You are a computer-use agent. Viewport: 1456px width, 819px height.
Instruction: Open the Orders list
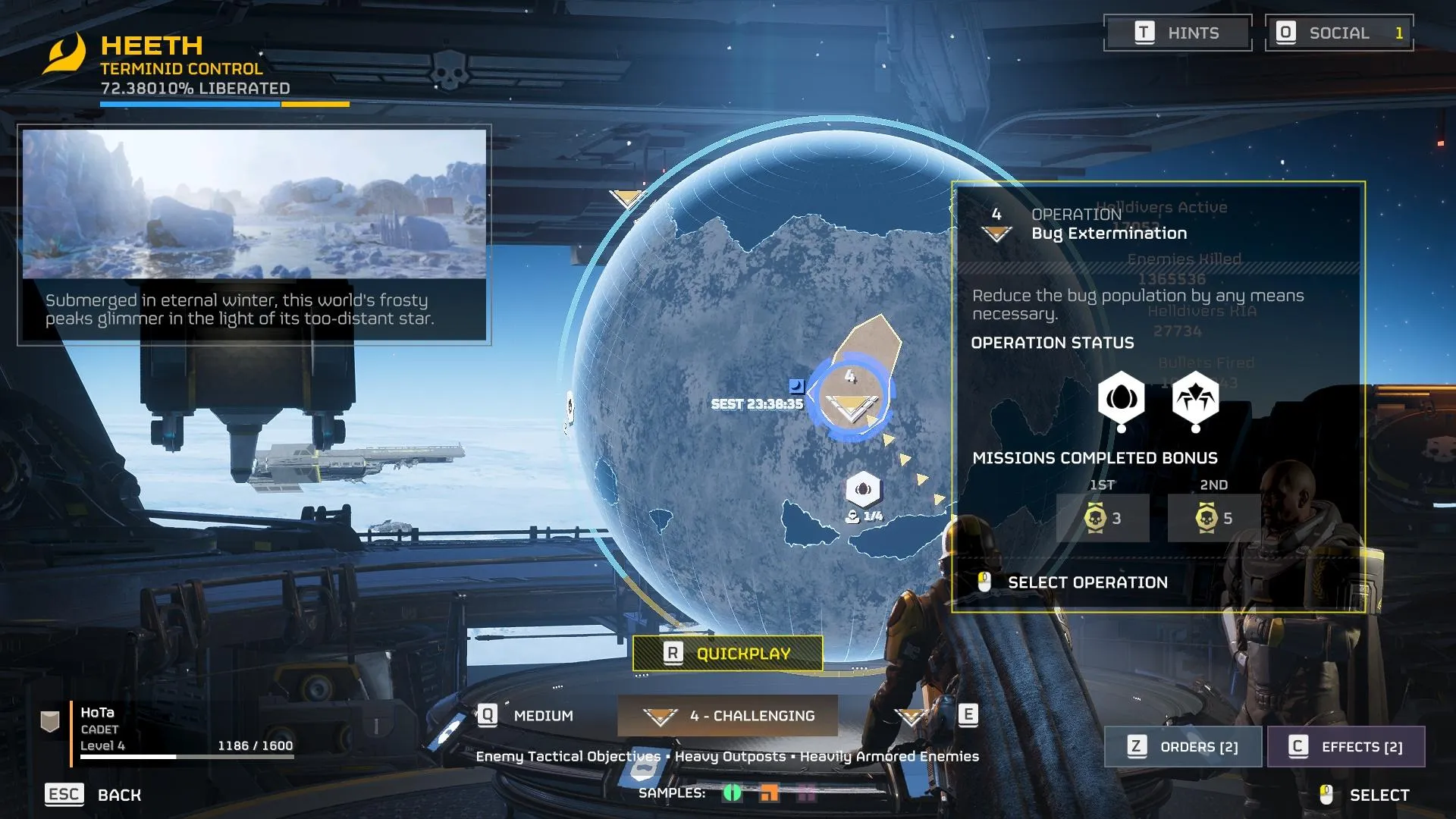pos(1182,747)
